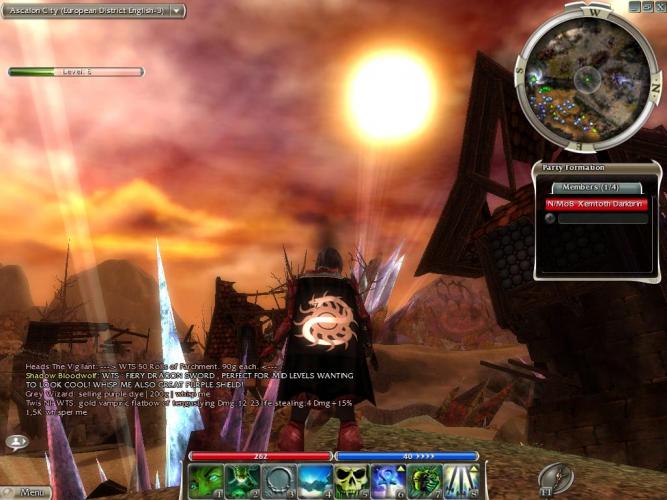
Task: Activate the grey ring skill in slot 3
Action: [x=277, y=481]
